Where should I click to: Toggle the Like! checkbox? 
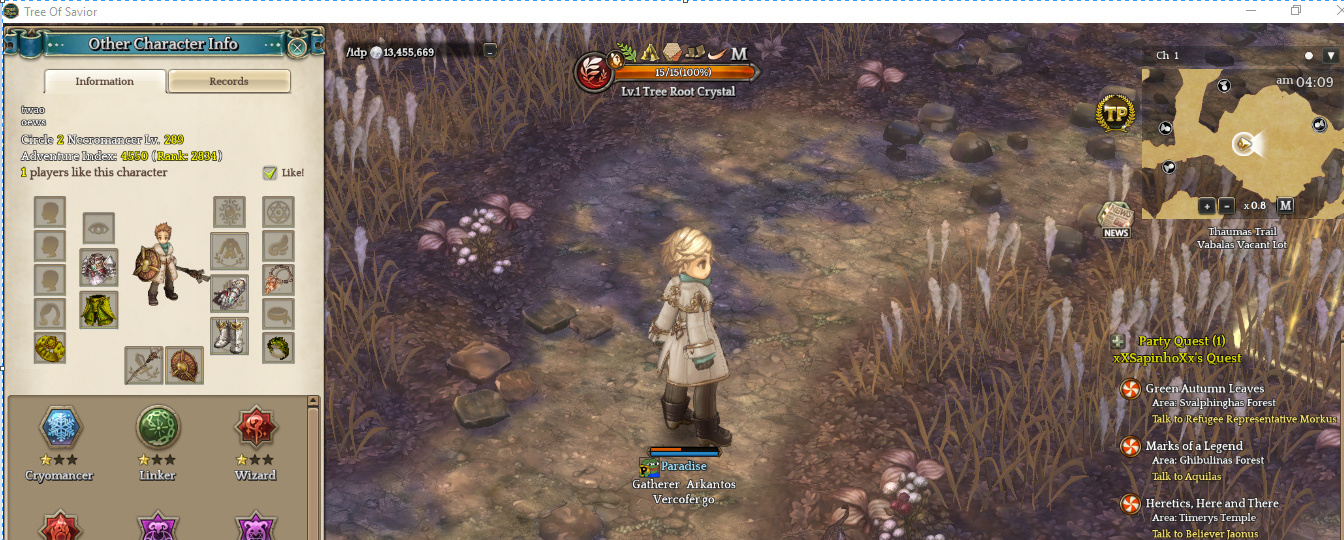coord(270,173)
